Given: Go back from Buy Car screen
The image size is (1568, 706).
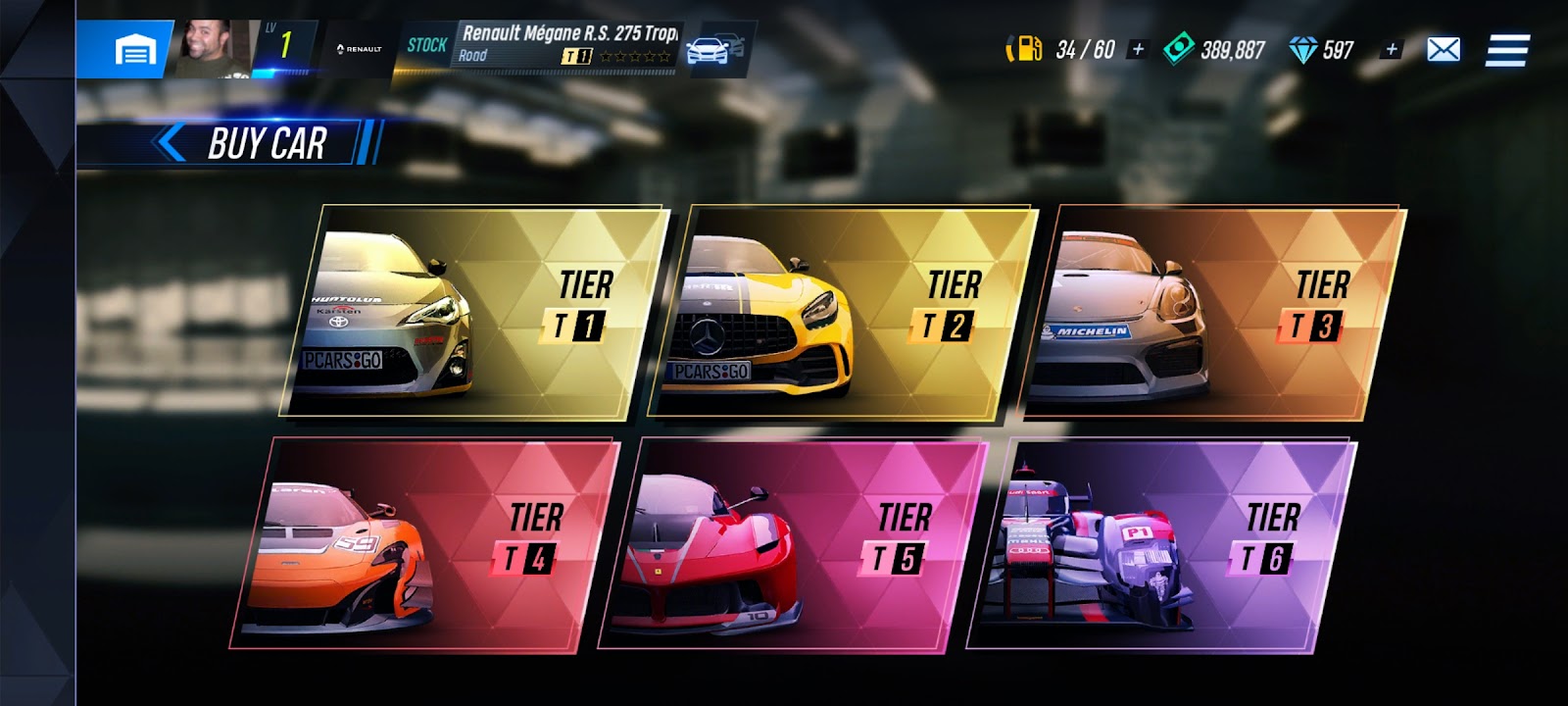Looking at the screenshot, I should click(171, 143).
